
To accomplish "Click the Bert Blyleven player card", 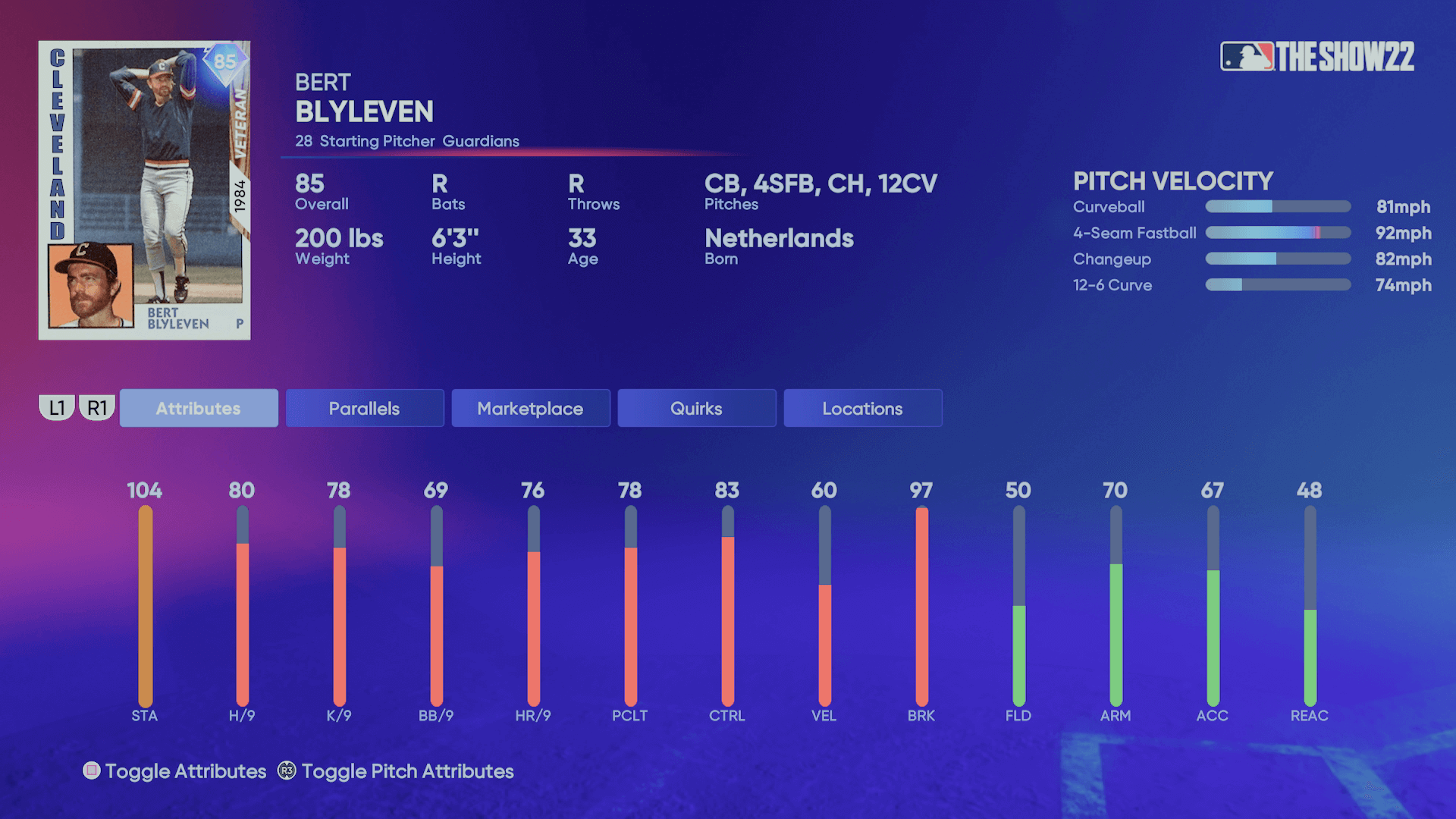I will click(x=145, y=190).
